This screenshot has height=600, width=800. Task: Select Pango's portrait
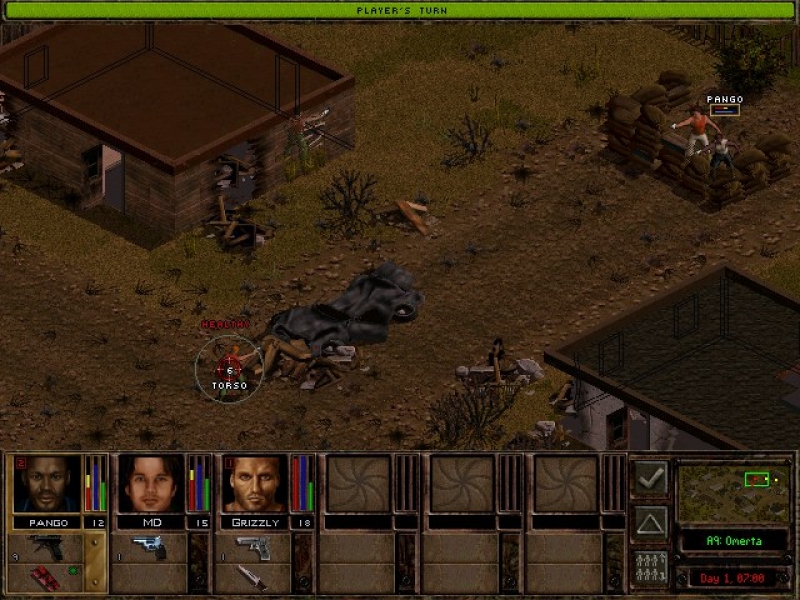coord(46,484)
